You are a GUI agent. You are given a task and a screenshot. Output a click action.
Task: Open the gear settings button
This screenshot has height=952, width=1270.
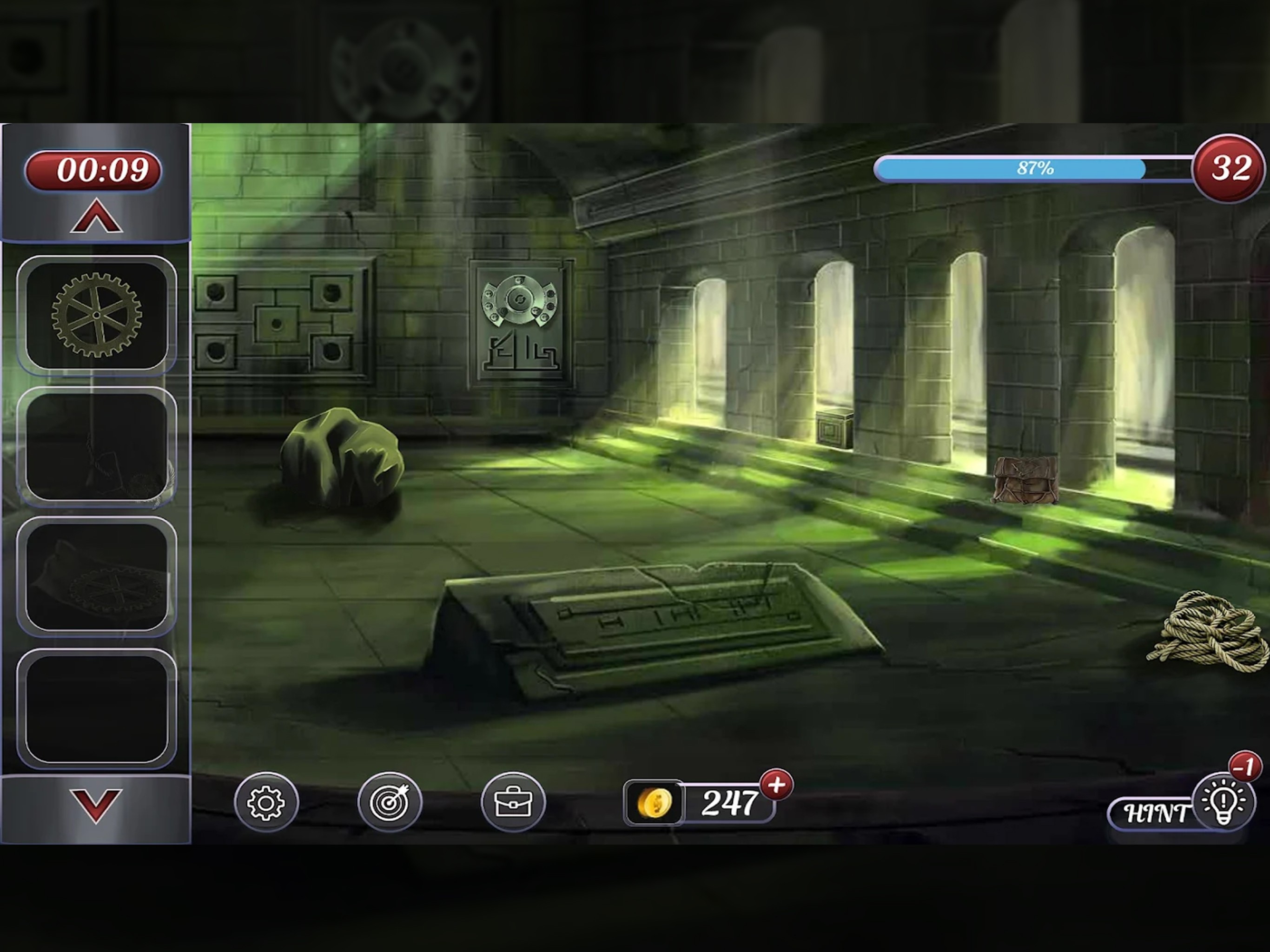pos(266,801)
